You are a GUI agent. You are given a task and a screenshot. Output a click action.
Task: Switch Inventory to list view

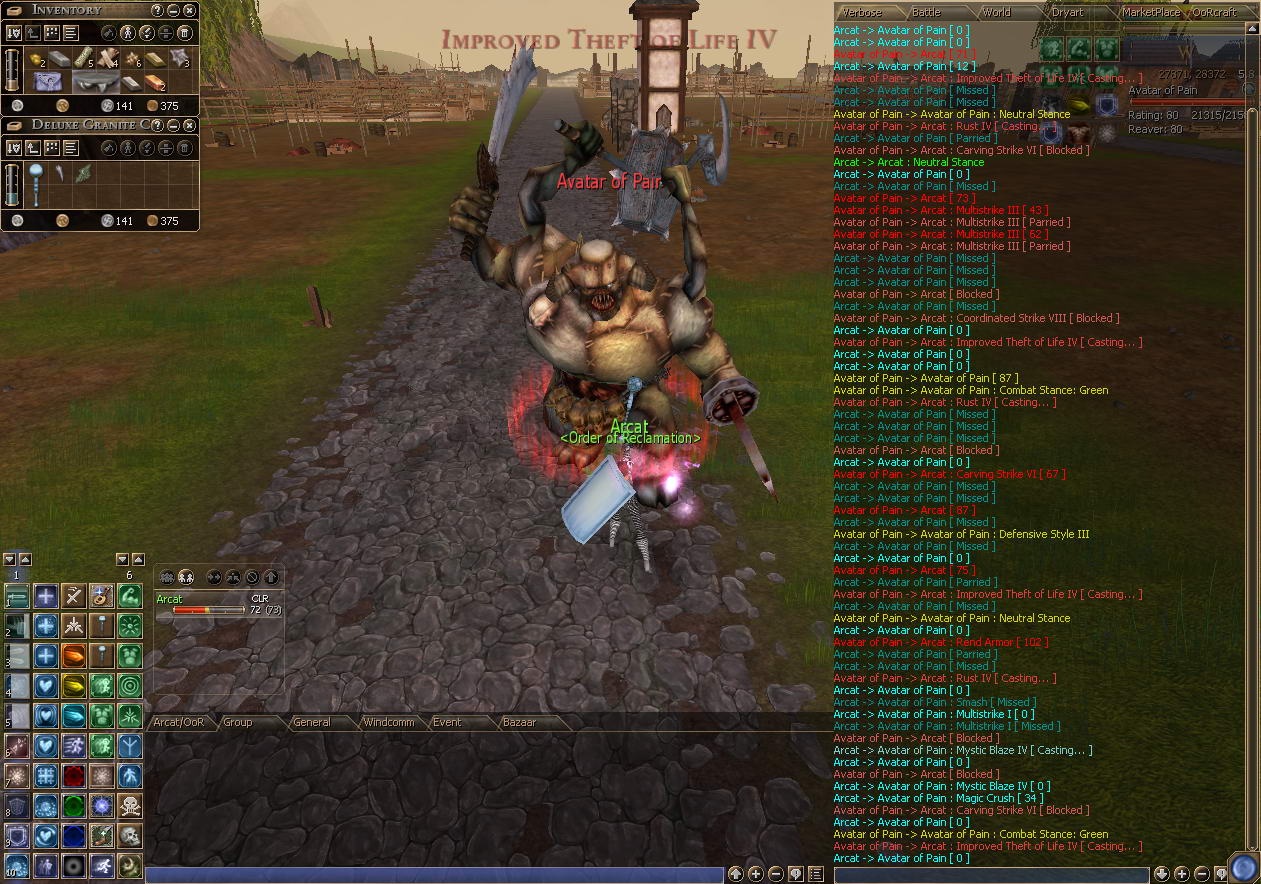pos(71,33)
